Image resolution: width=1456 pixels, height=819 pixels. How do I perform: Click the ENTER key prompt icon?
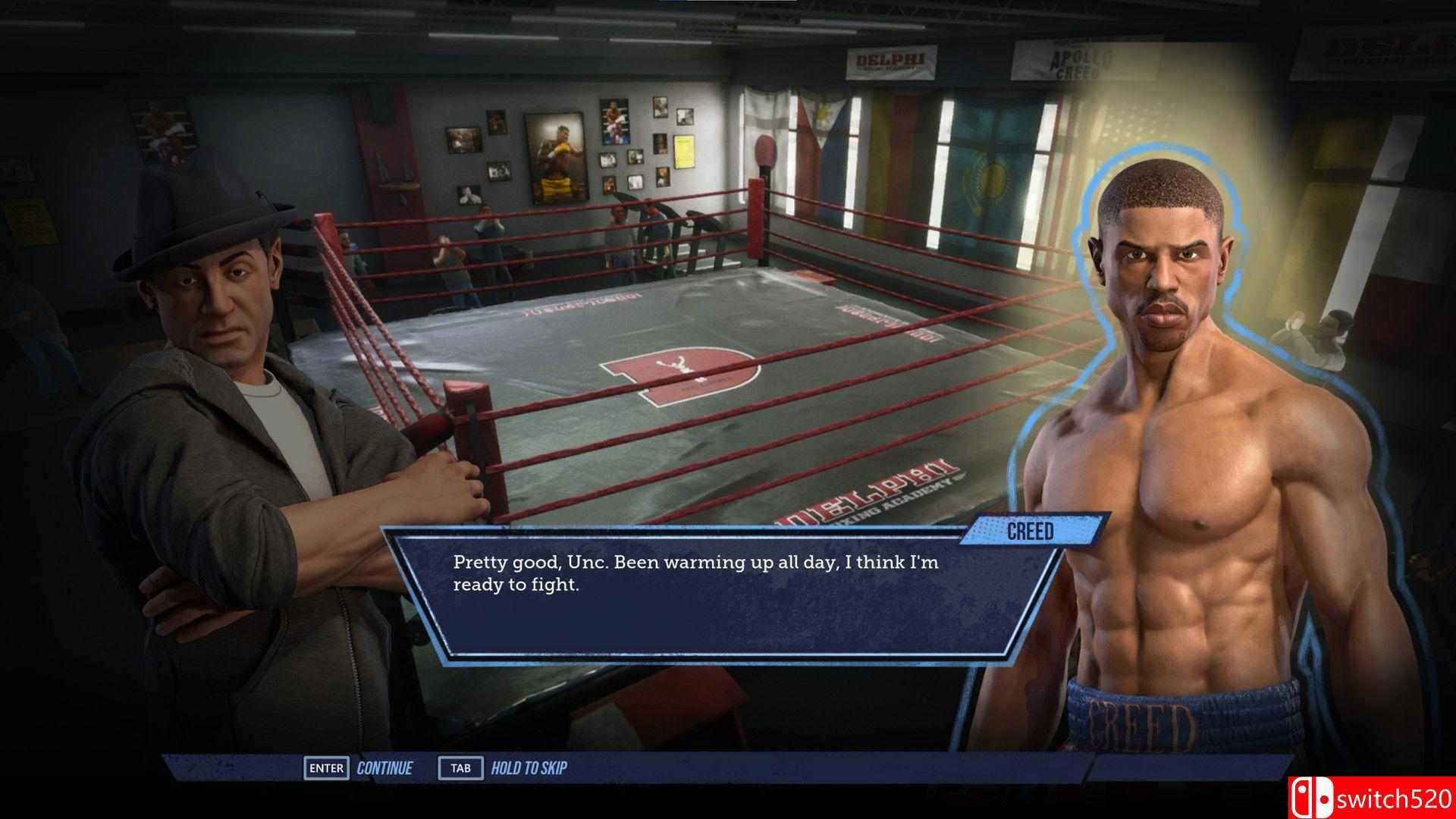point(326,767)
